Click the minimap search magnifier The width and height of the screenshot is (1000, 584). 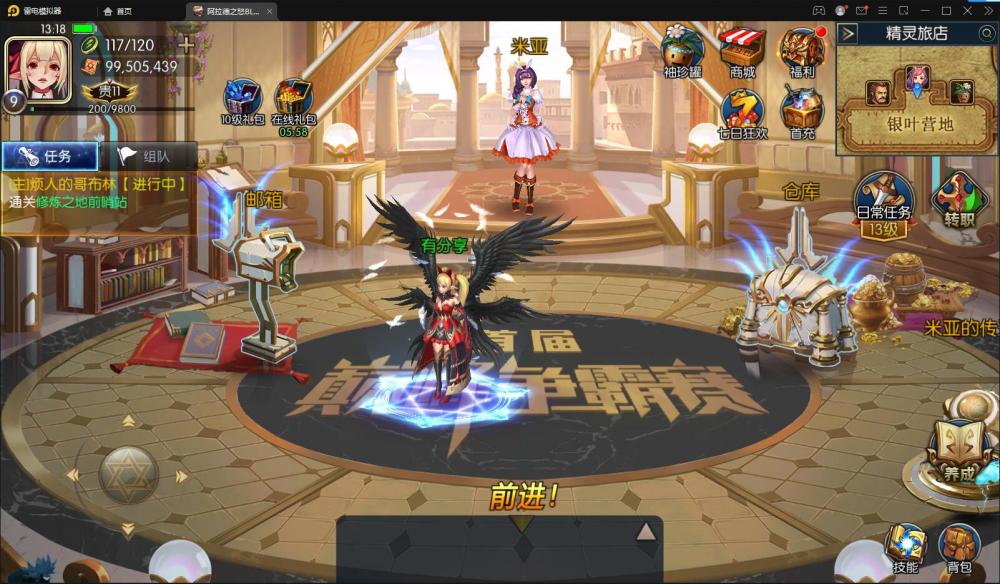click(986, 33)
